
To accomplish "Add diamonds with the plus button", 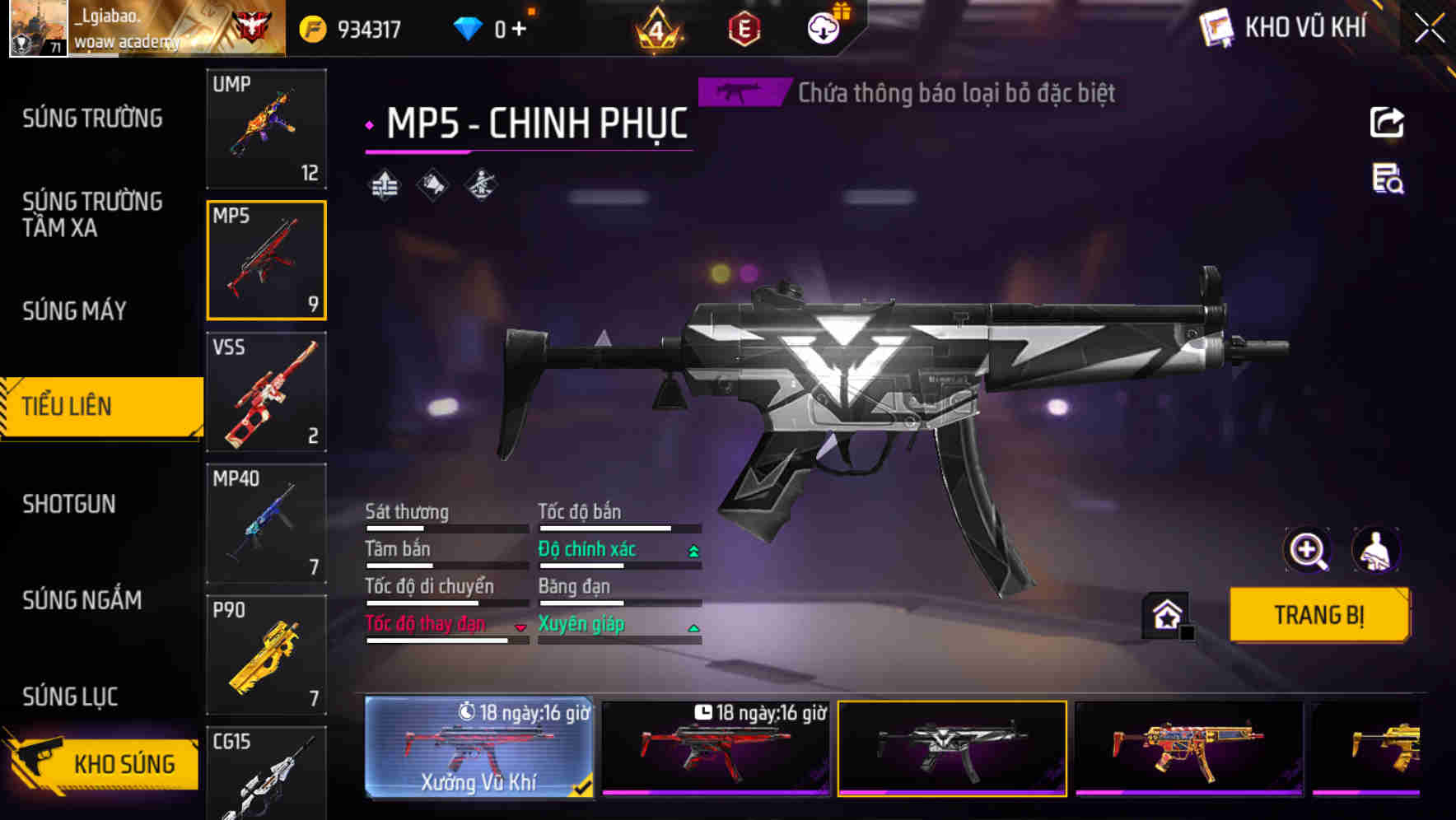I will [519, 30].
